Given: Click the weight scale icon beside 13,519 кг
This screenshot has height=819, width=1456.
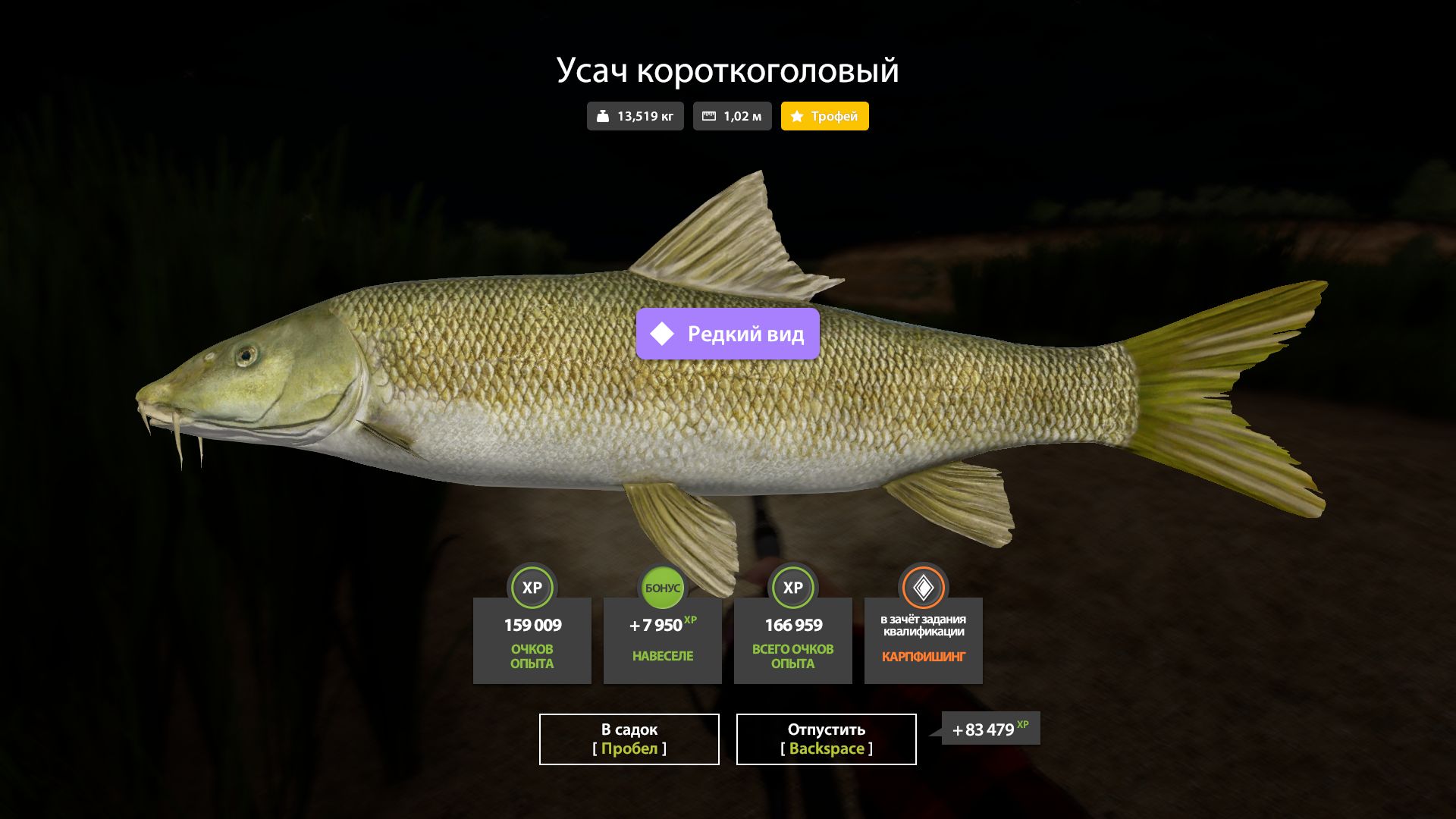Looking at the screenshot, I should (602, 116).
